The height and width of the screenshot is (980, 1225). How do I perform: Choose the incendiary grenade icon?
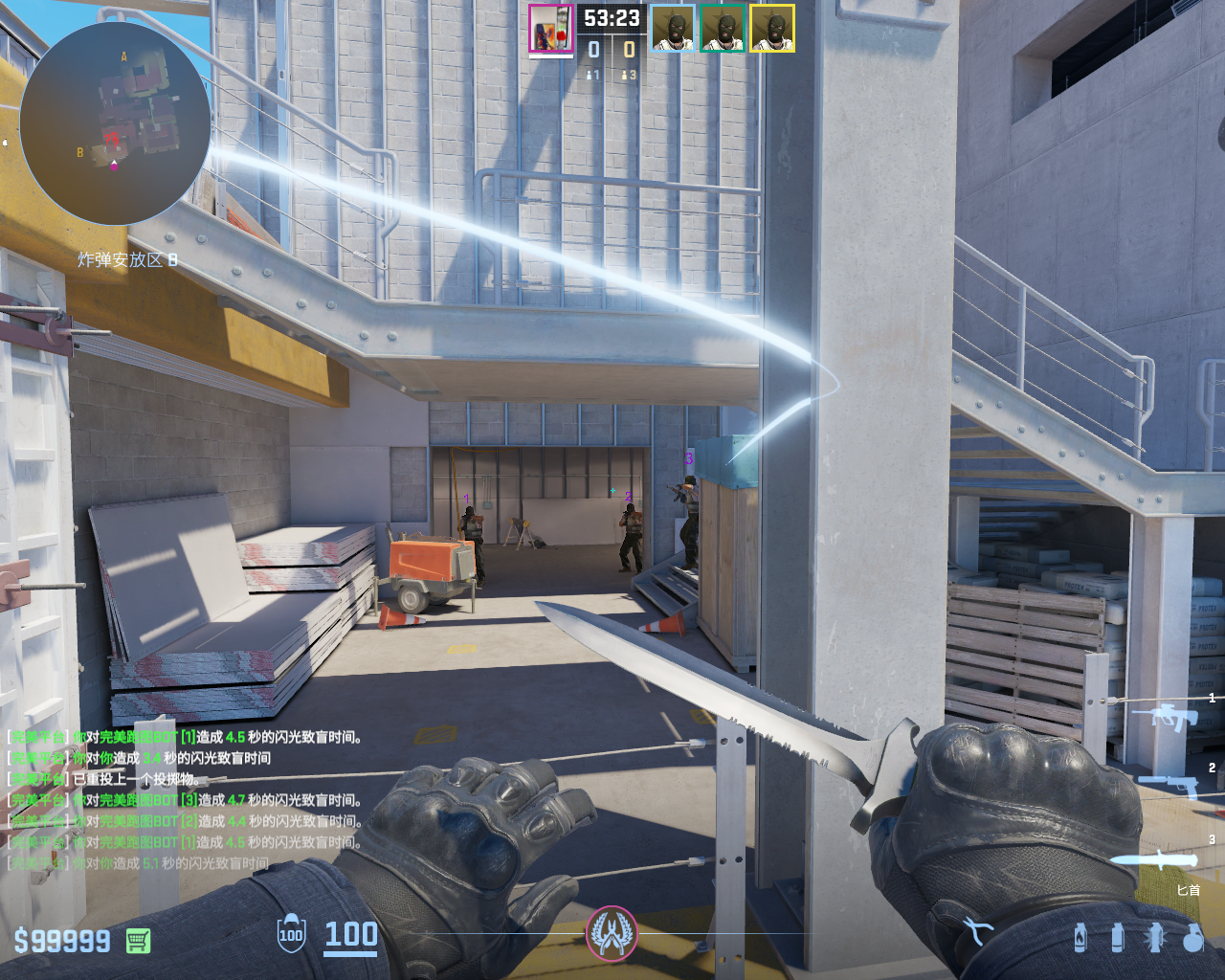(x=1080, y=938)
